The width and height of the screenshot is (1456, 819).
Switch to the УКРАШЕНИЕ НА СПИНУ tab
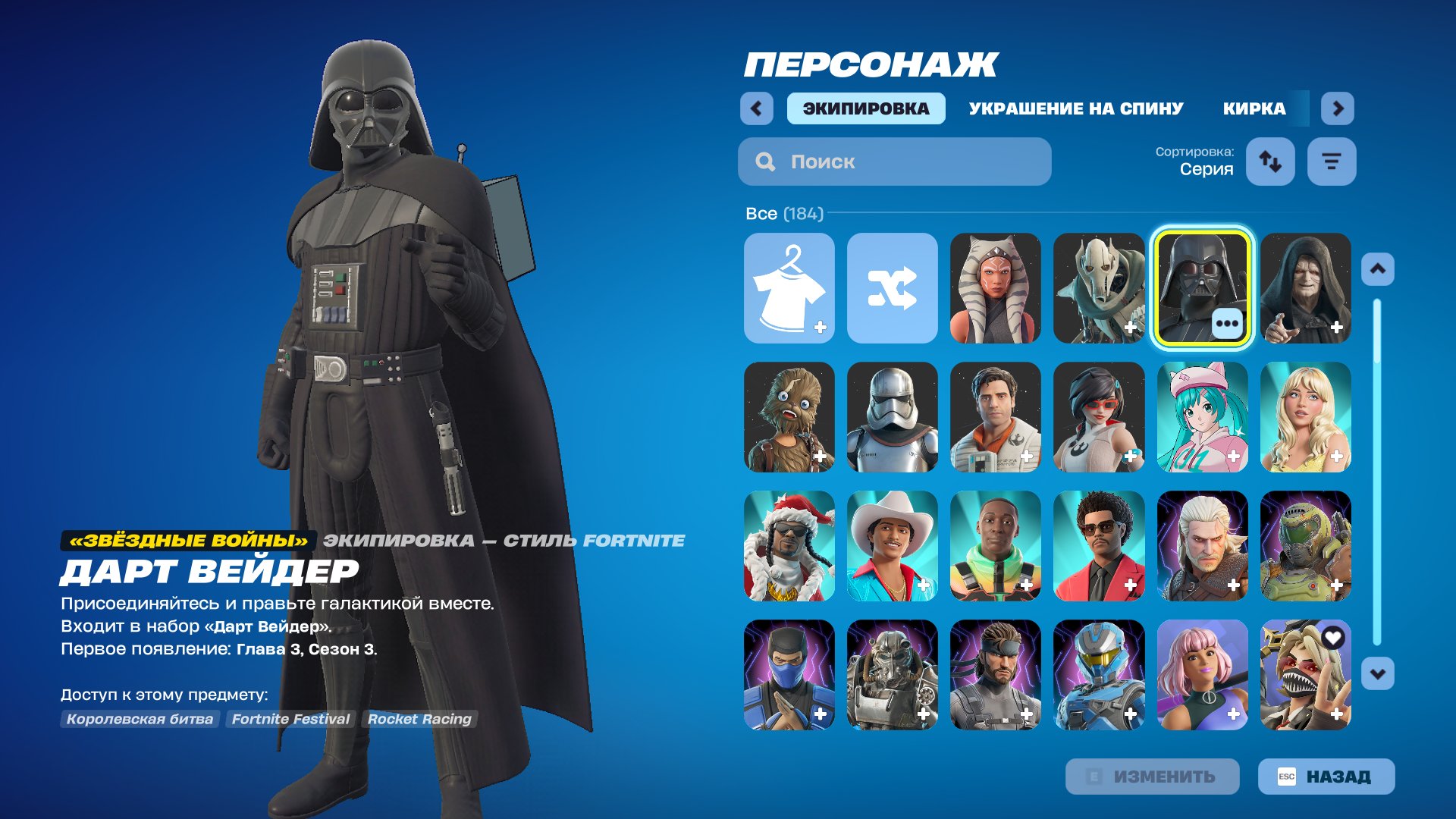1075,108
